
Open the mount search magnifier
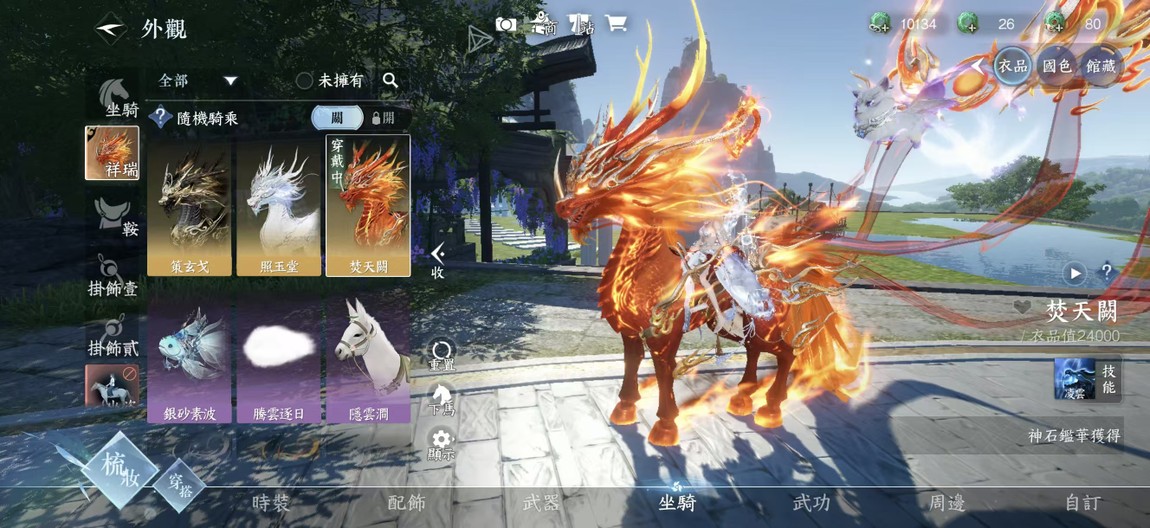[390, 80]
